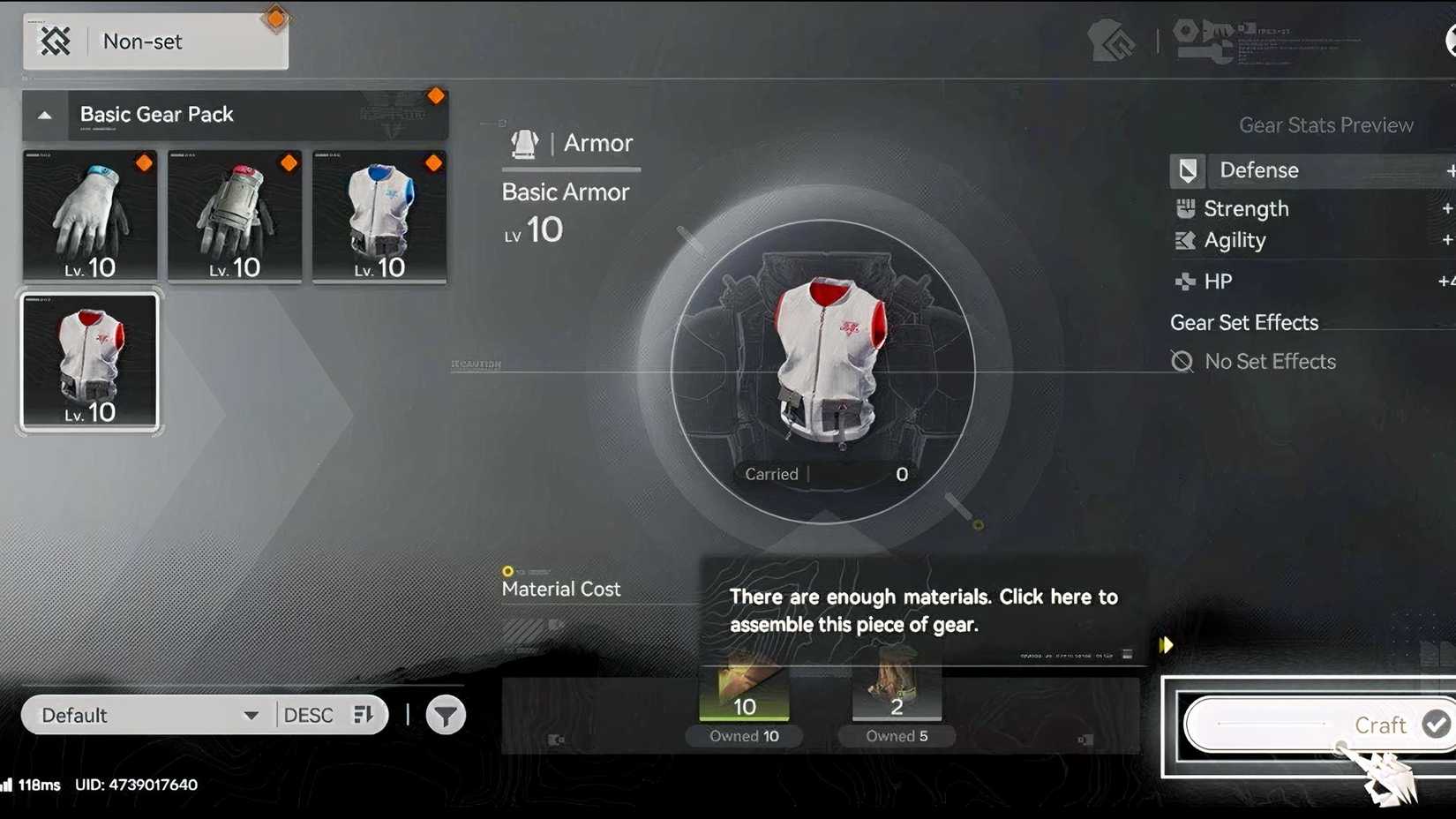Expand the Gear Set Effects section
The image size is (1456, 819).
tap(1244, 322)
